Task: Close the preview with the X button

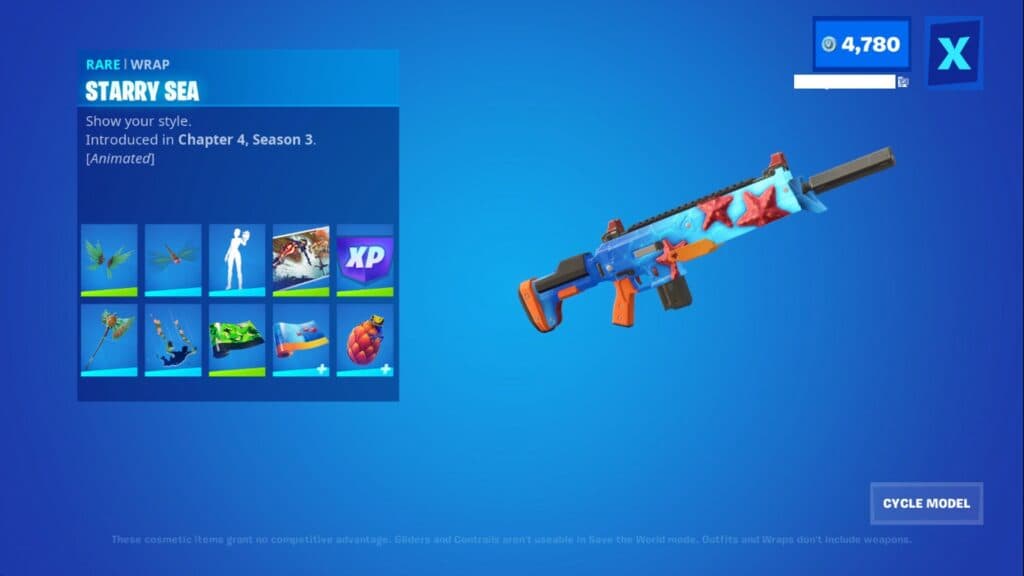Action: click(953, 52)
